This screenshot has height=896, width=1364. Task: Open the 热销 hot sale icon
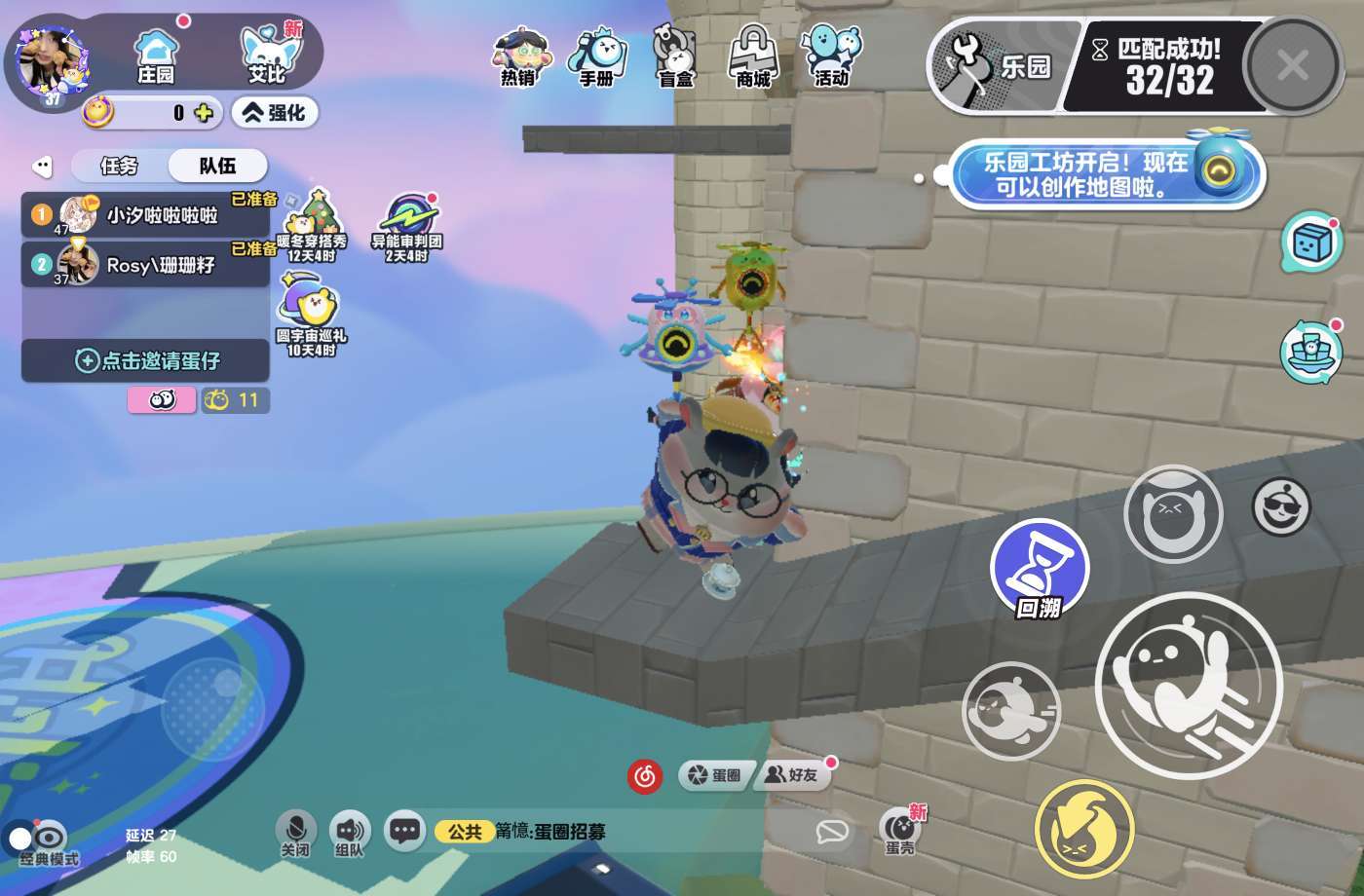coord(518,56)
